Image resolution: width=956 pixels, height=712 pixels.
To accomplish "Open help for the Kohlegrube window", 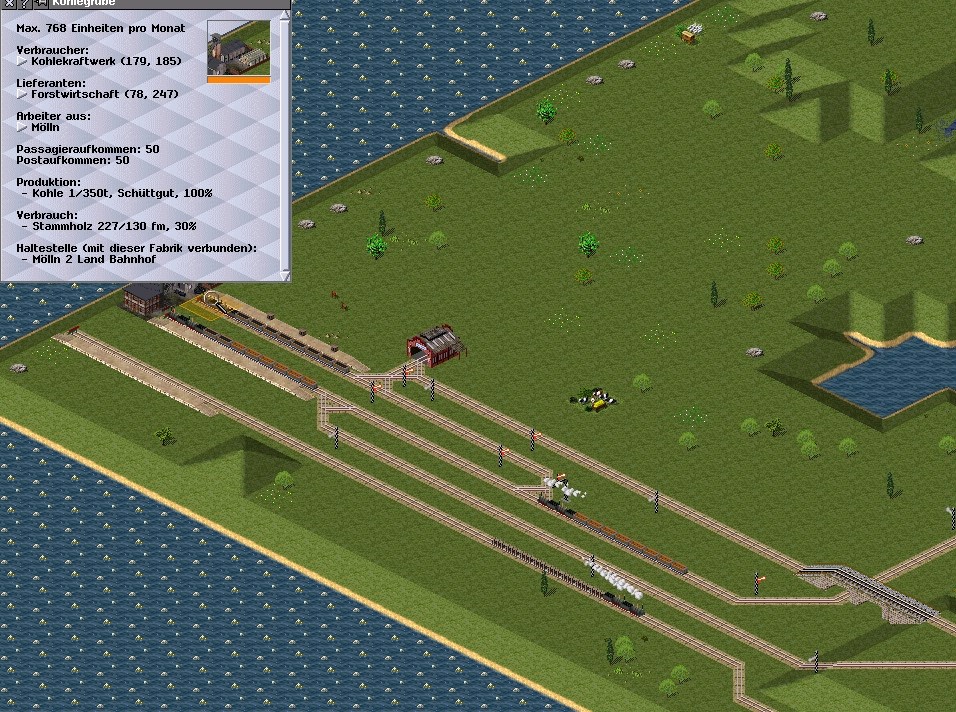I will pyautogui.click(x=24, y=4).
